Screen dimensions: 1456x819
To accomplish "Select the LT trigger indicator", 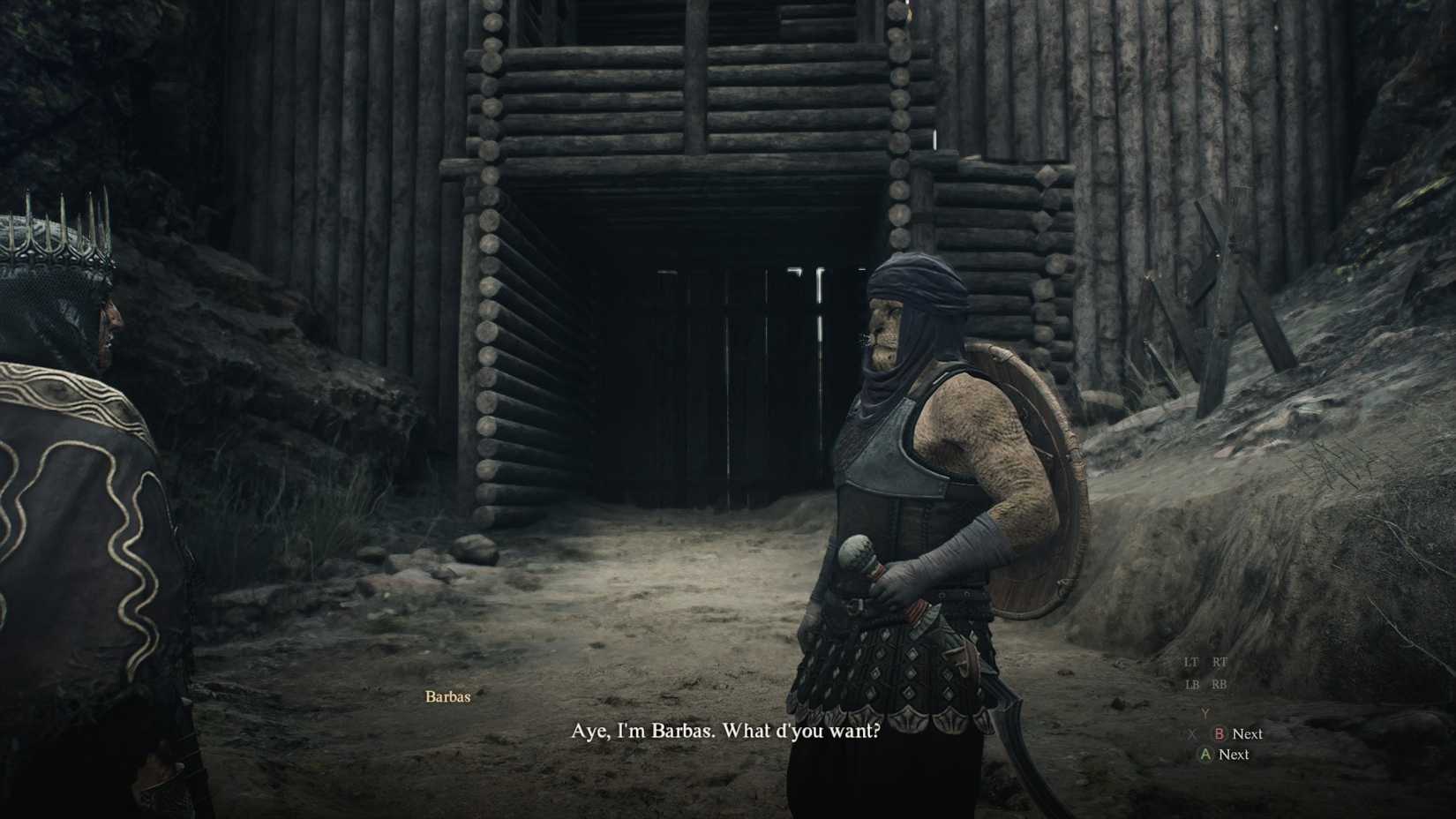I will (1191, 662).
